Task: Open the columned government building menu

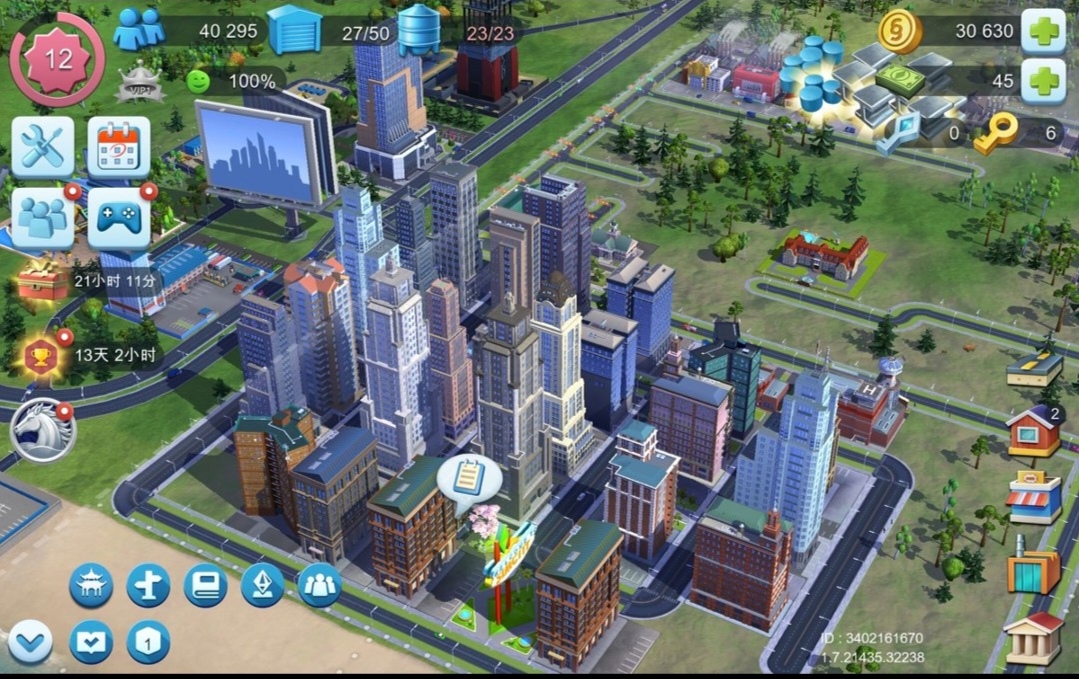Action: point(1033,638)
